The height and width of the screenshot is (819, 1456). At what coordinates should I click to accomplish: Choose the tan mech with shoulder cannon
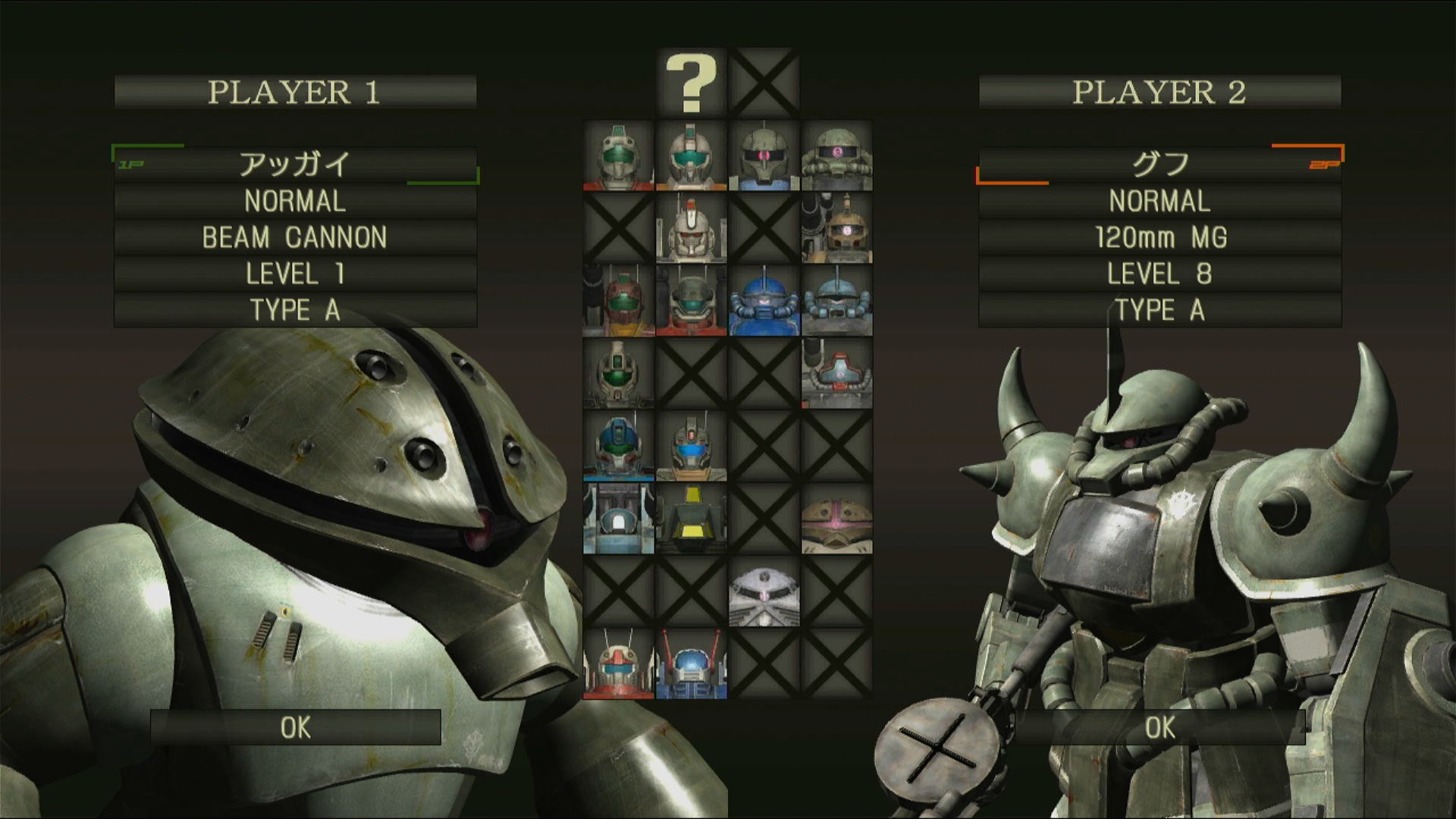(x=836, y=228)
